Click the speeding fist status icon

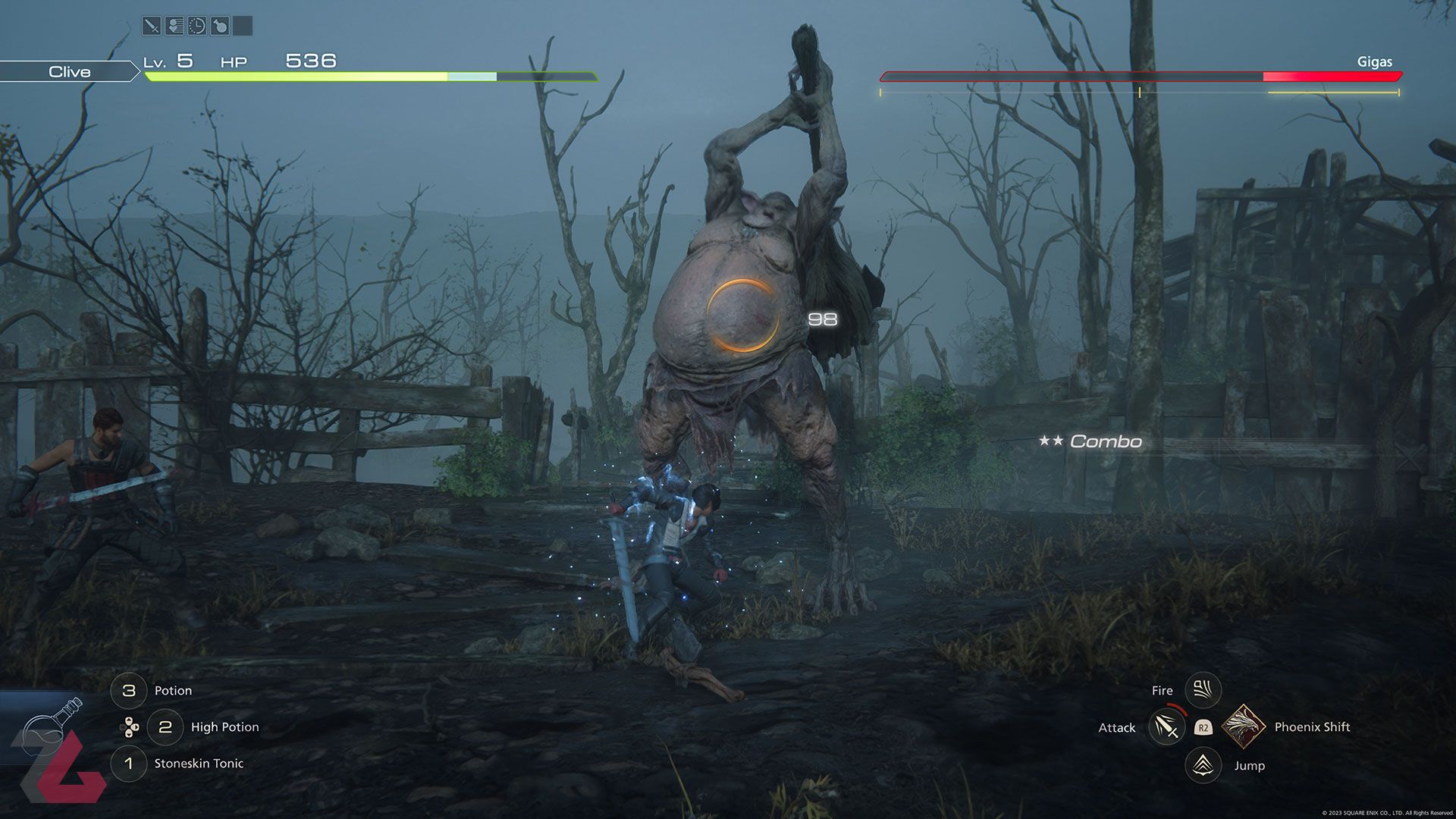pos(174,27)
